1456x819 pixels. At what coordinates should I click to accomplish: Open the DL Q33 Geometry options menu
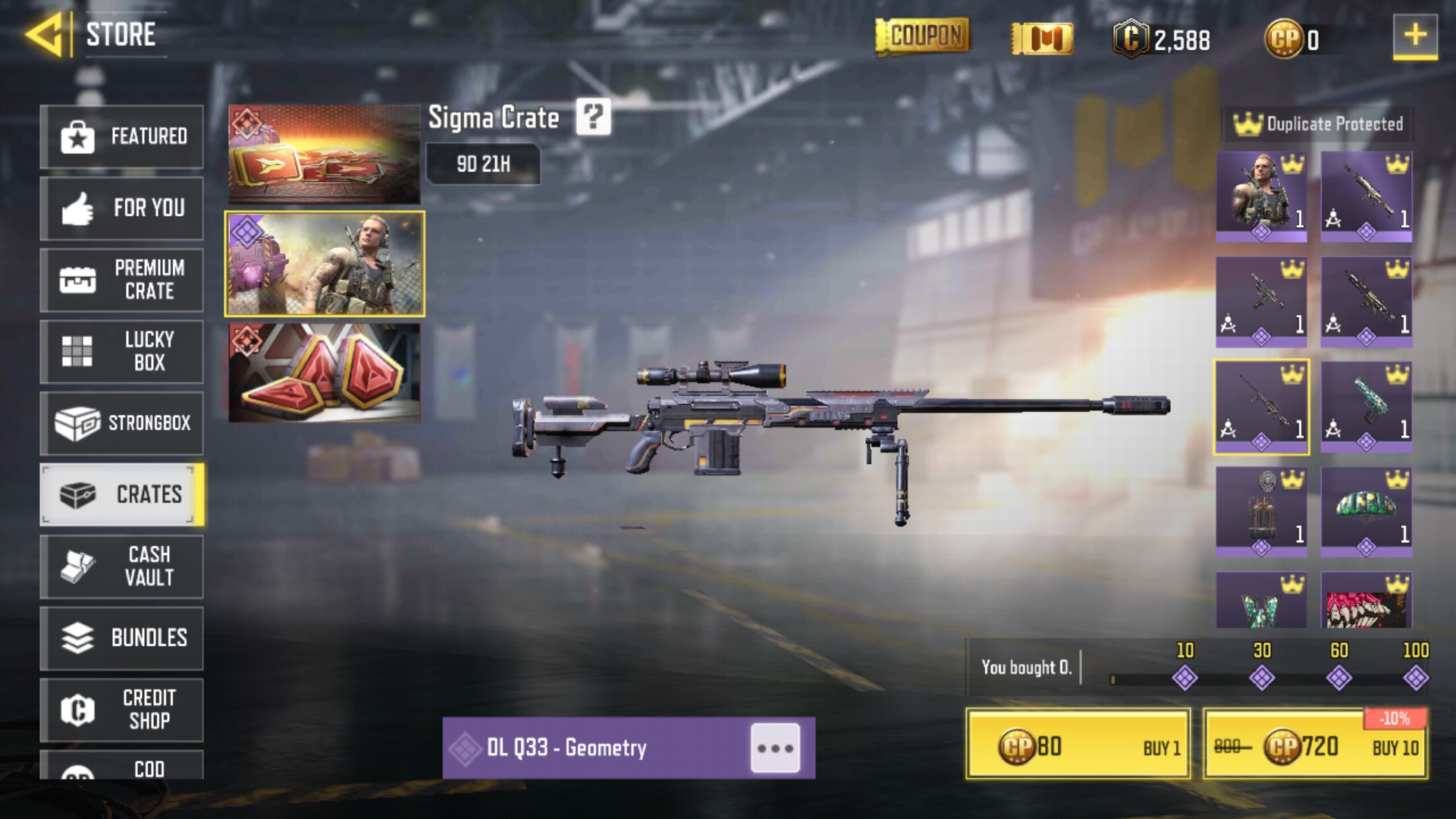(x=775, y=748)
